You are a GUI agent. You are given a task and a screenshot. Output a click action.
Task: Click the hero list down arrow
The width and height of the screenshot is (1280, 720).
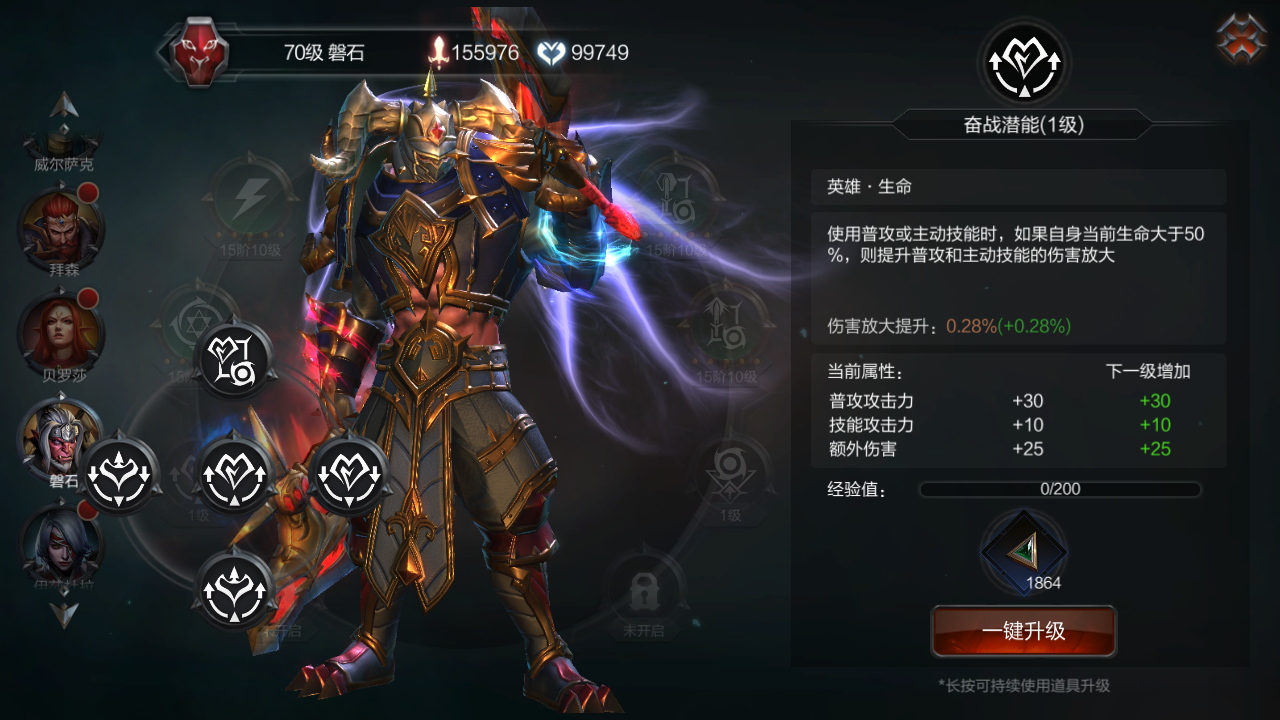(x=64, y=612)
